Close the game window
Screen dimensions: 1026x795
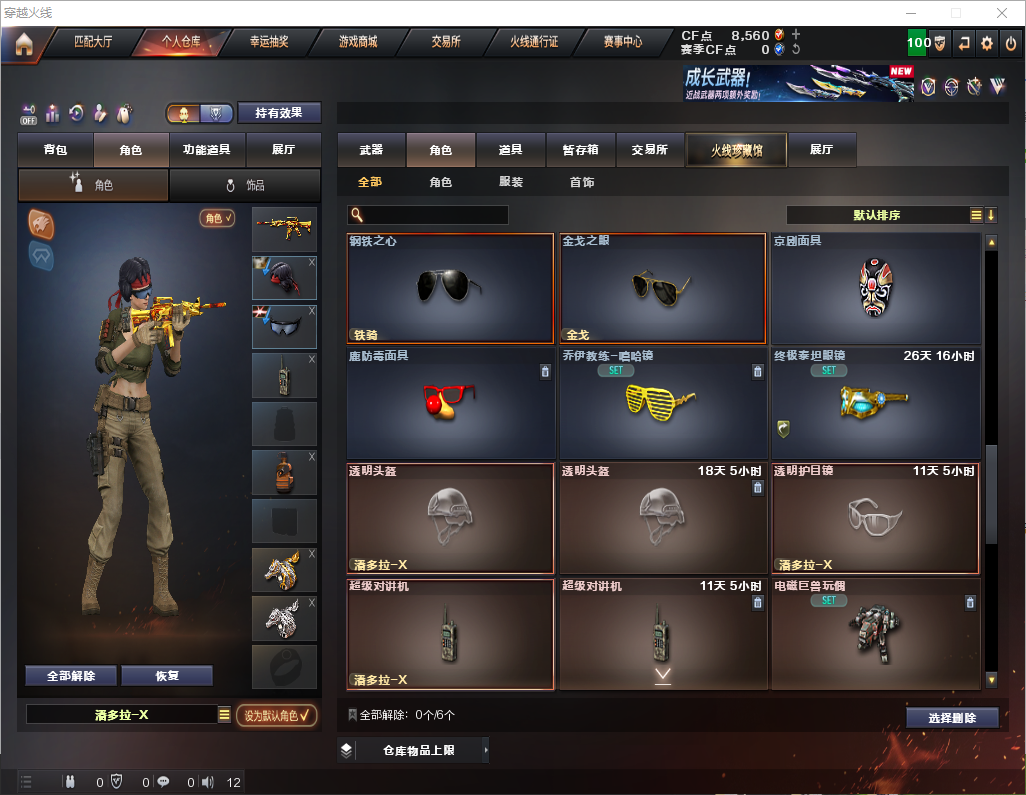1002,13
